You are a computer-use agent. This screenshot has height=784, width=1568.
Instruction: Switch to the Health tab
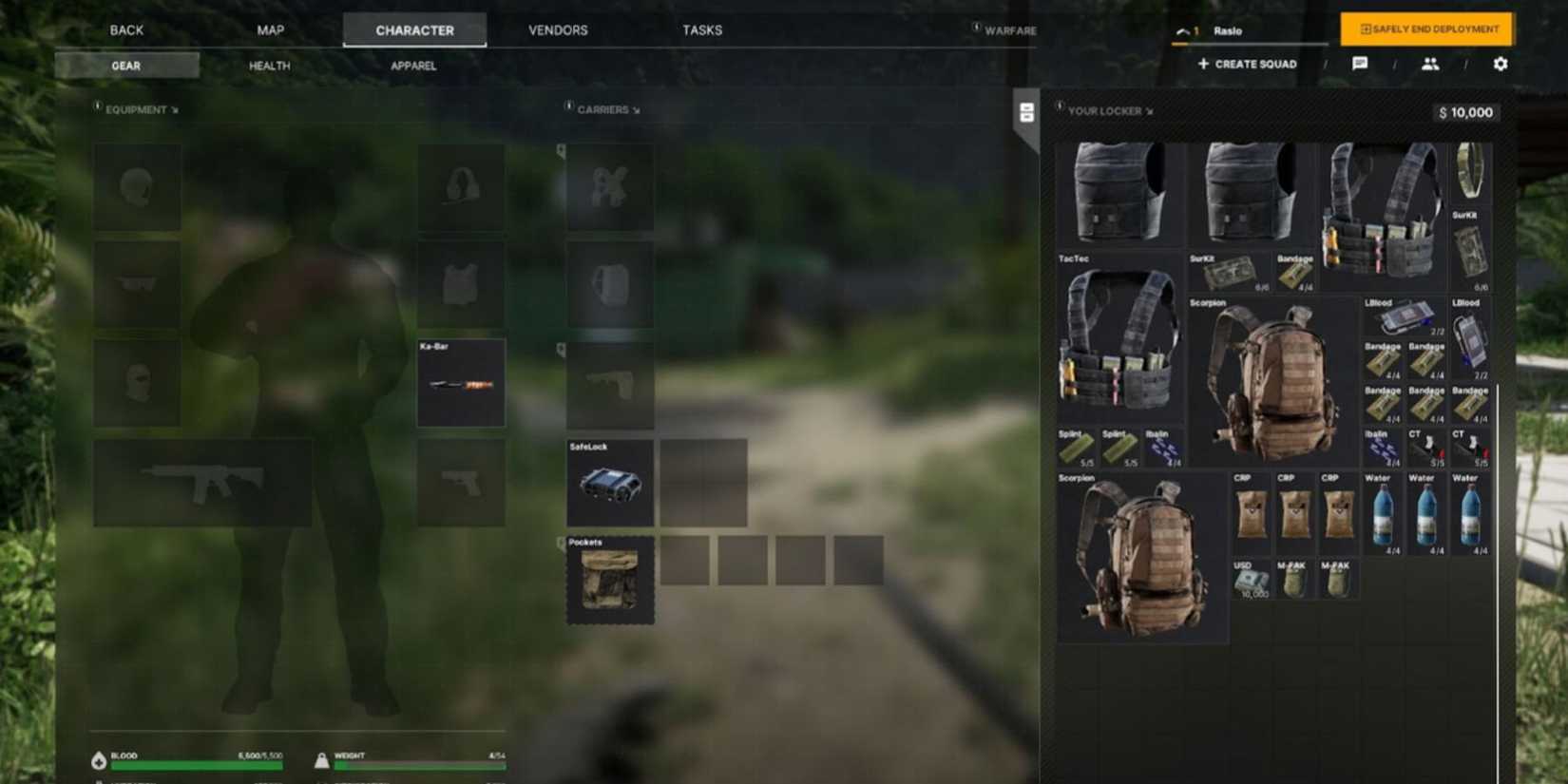(x=268, y=66)
